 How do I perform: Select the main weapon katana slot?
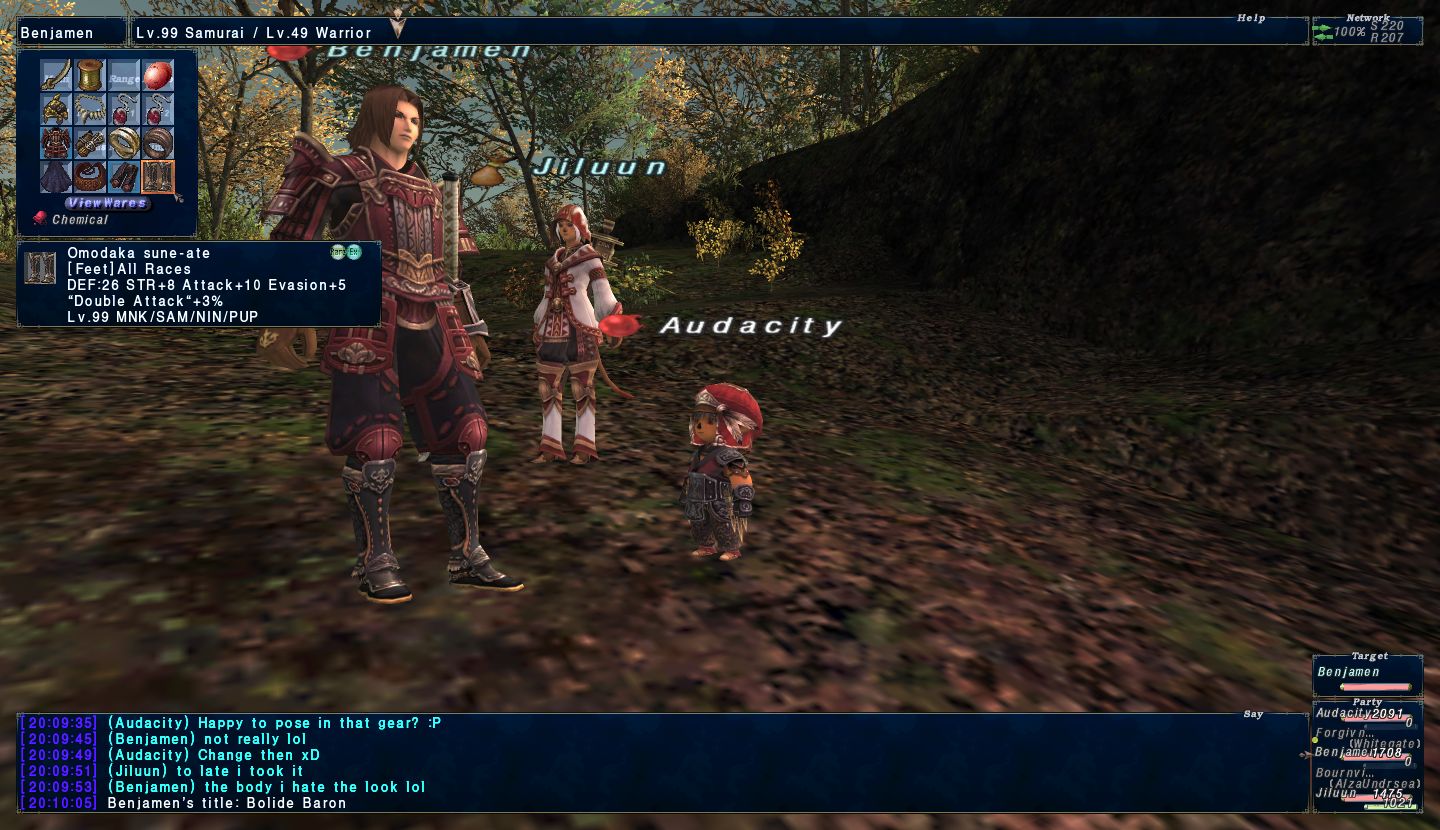click(x=56, y=75)
